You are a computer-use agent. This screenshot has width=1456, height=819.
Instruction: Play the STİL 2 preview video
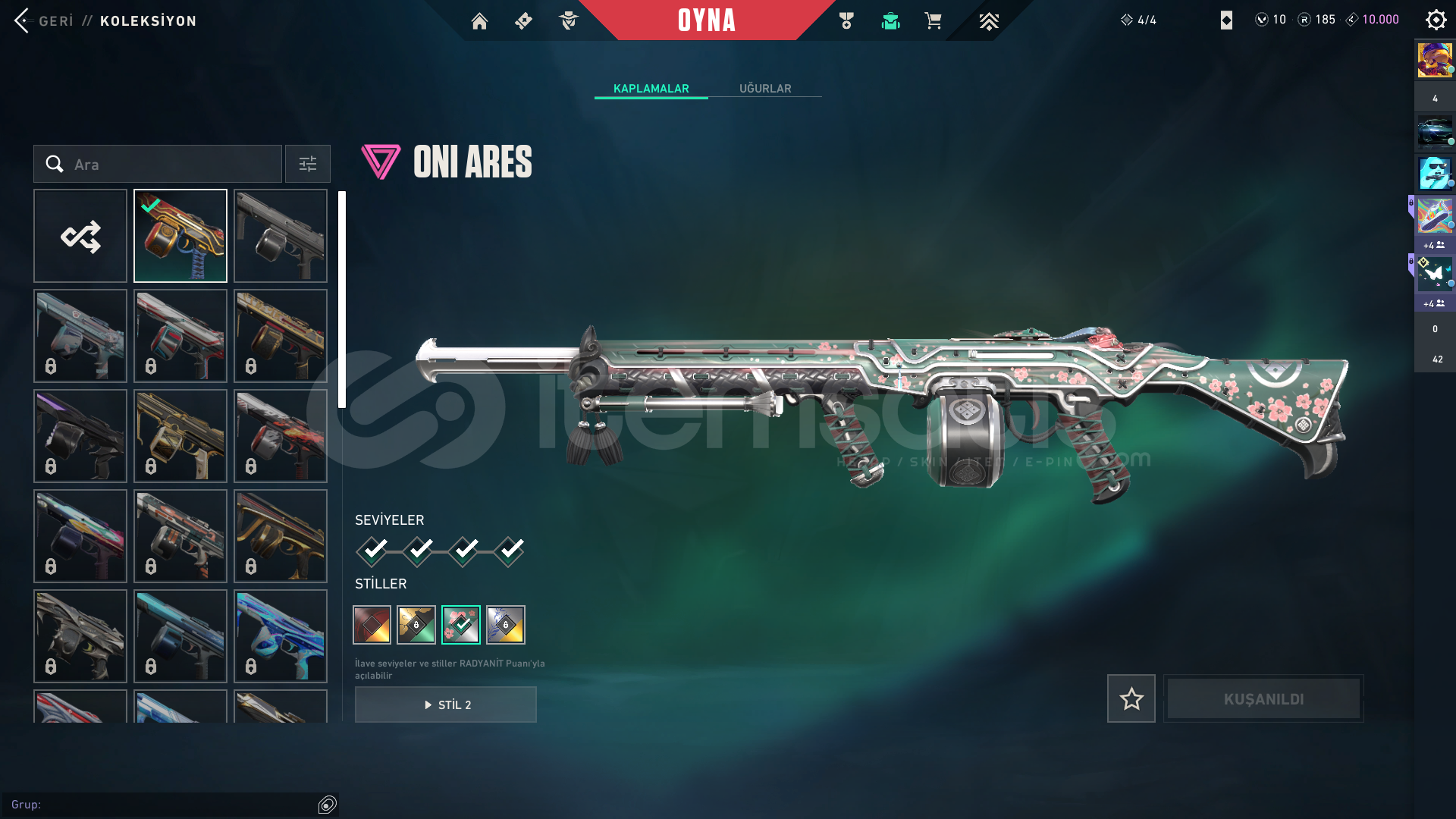pos(446,704)
